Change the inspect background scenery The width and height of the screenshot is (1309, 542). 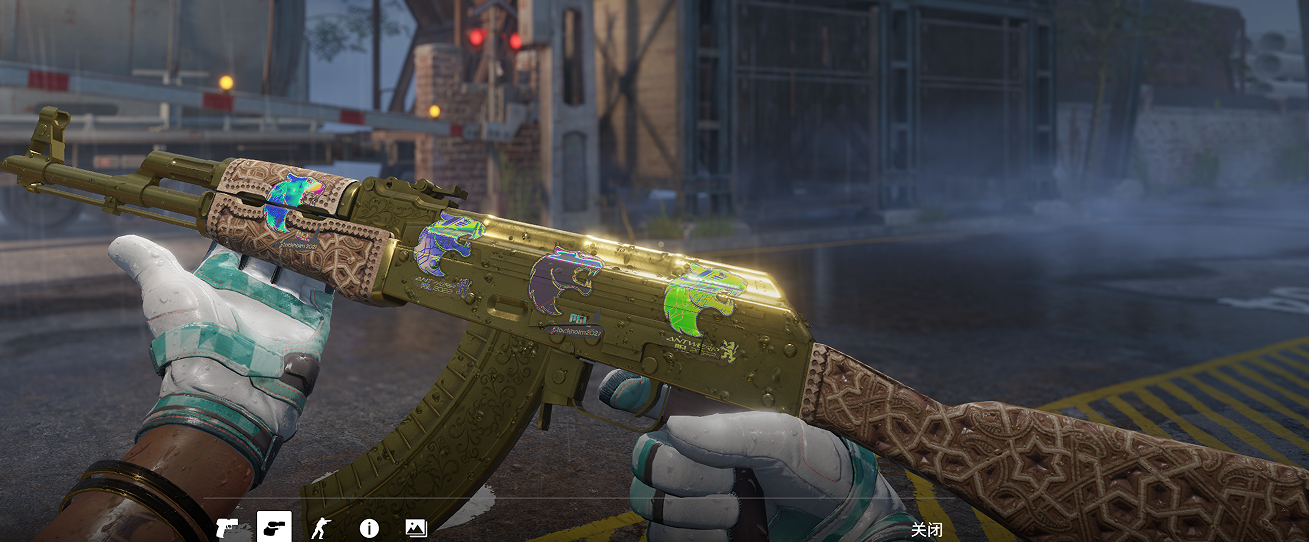pyautogui.click(x=416, y=527)
